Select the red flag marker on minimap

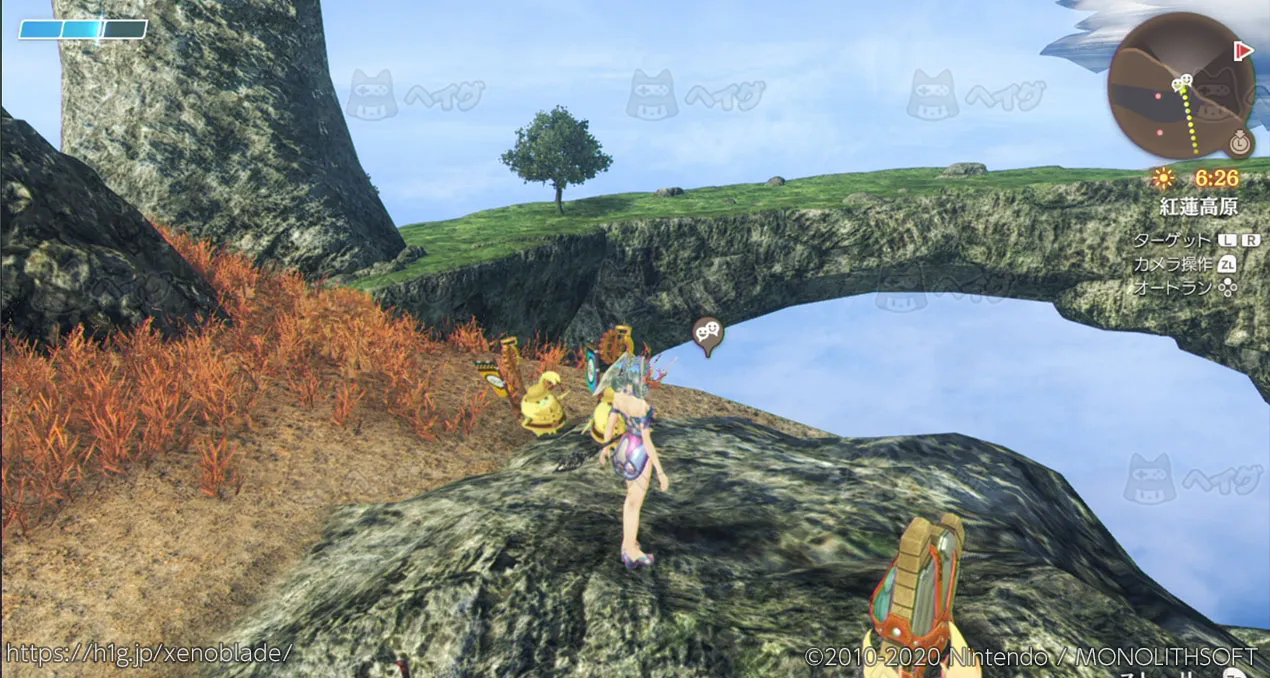(1244, 50)
